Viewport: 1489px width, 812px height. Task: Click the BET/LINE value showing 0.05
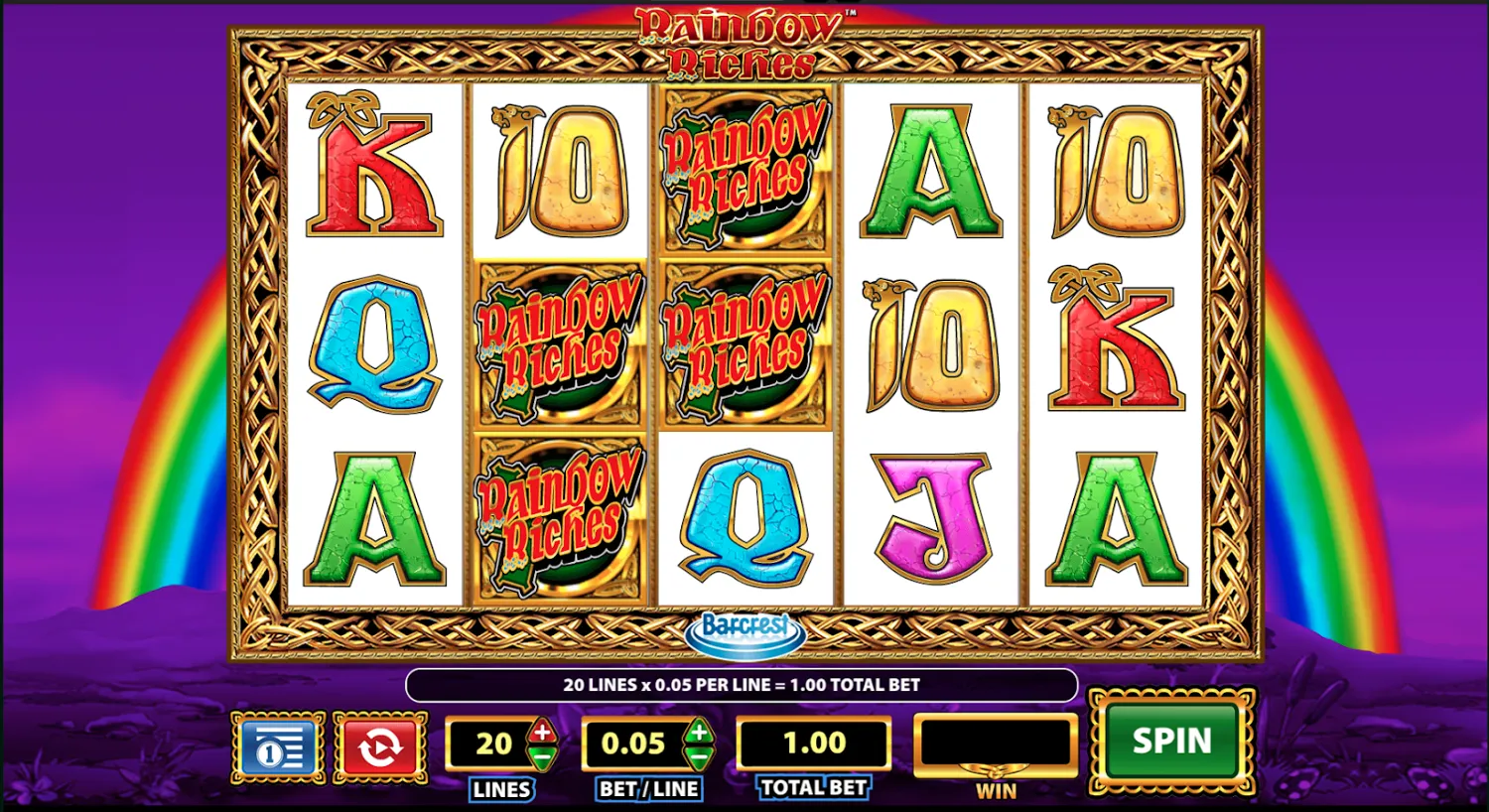pyautogui.click(x=635, y=743)
